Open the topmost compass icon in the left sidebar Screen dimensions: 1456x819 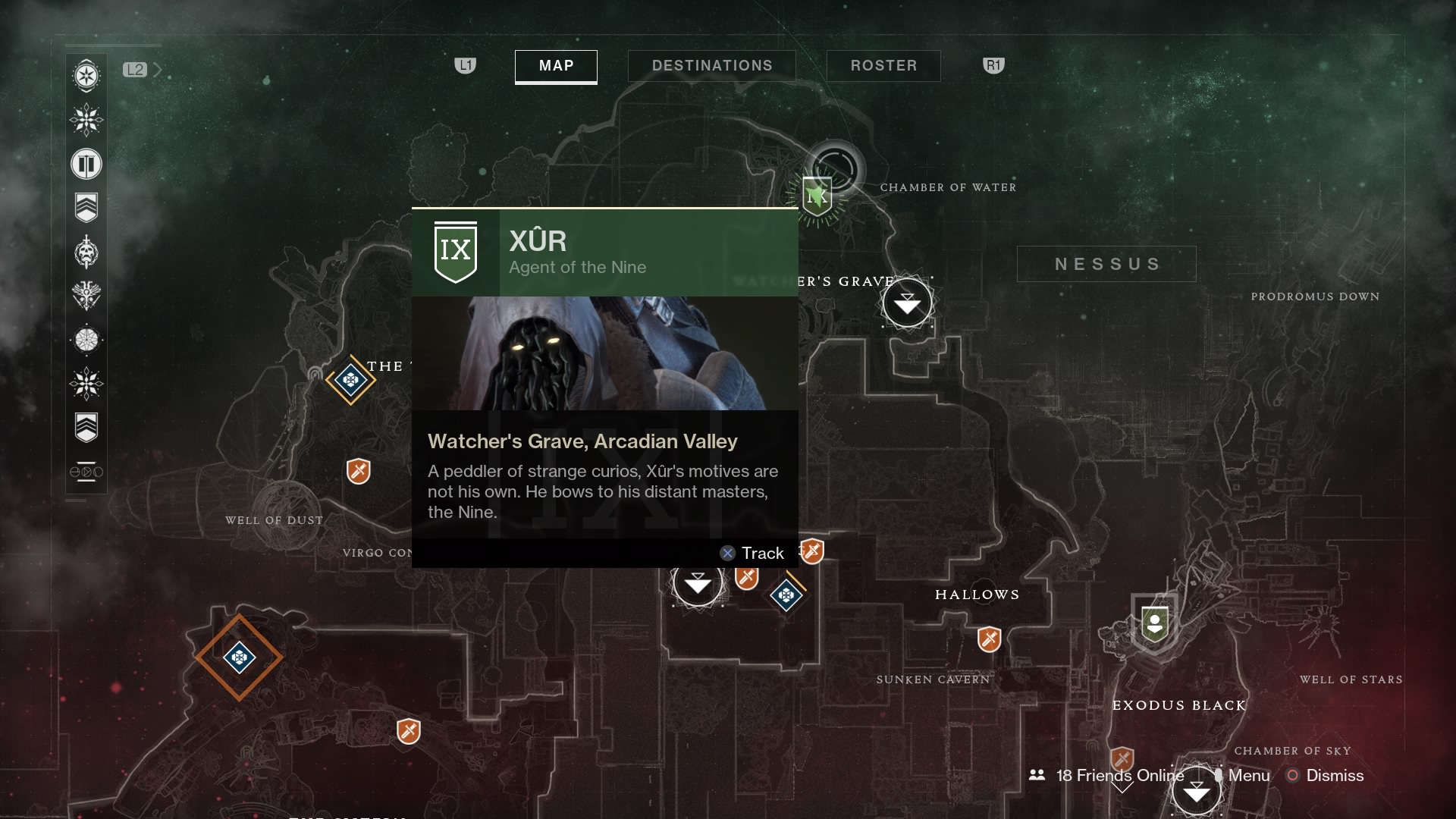(86, 76)
